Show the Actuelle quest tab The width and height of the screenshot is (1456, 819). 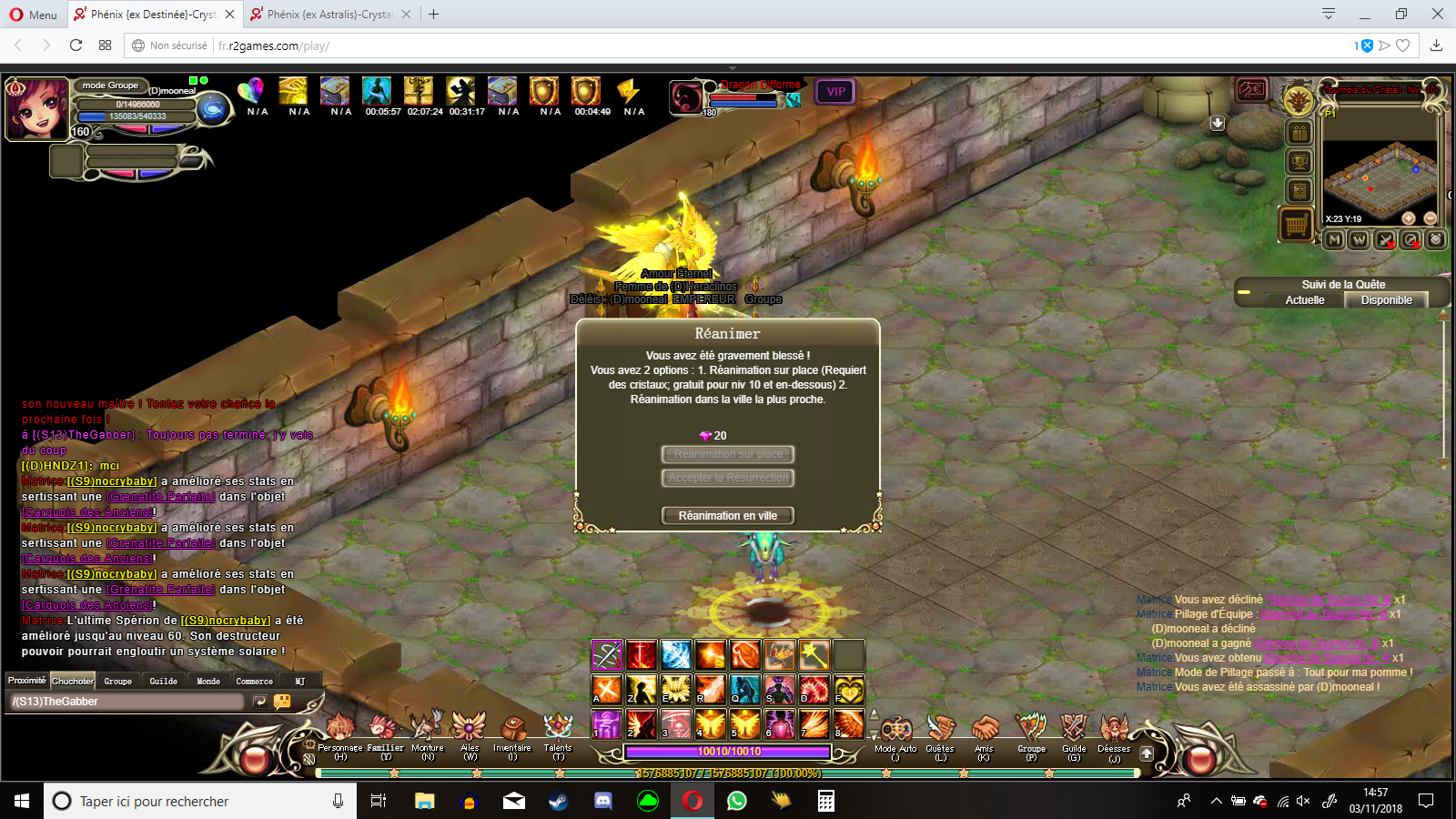[1305, 300]
